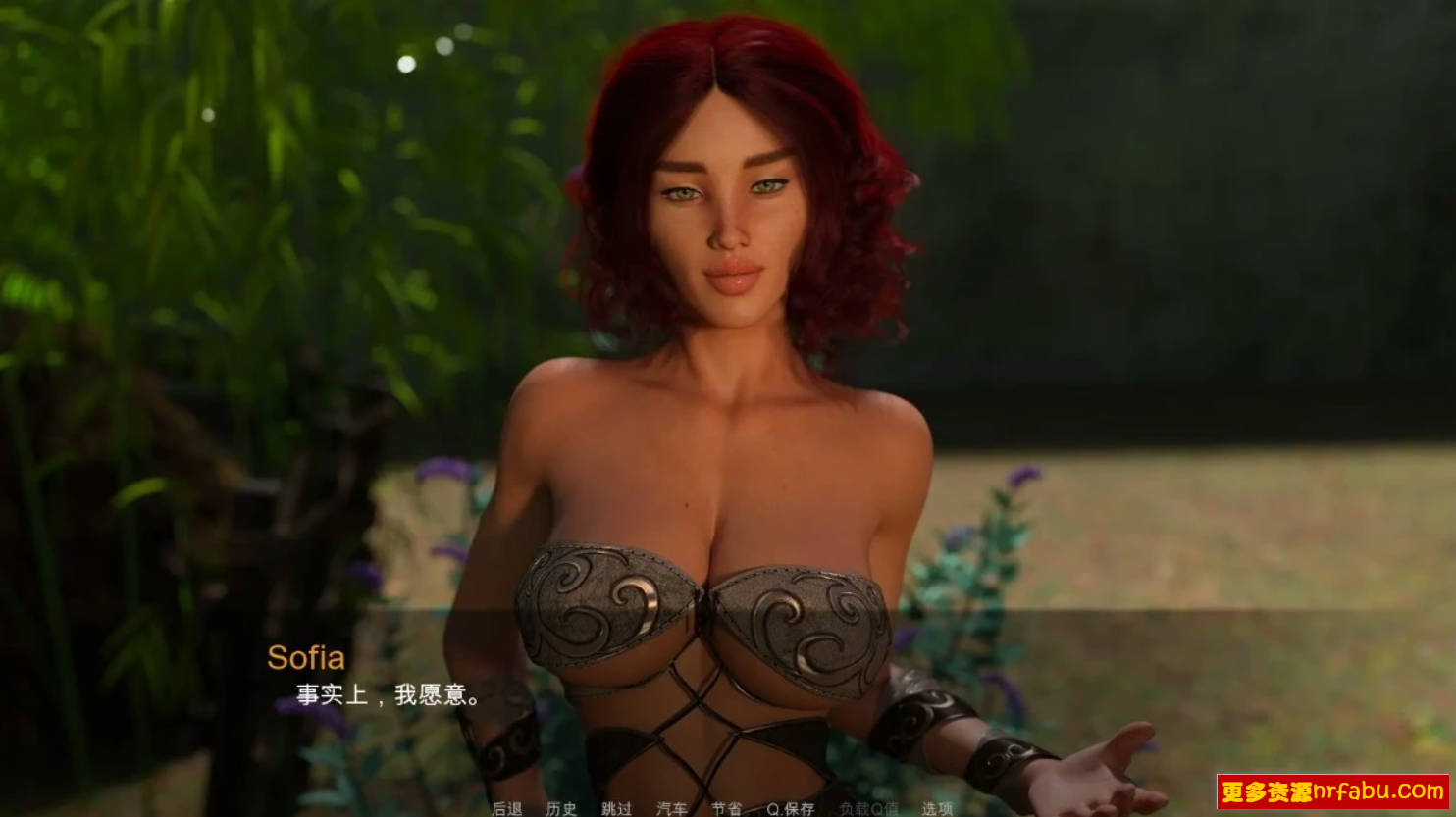
Task: Click the Sofia name label
Action: tap(308, 657)
